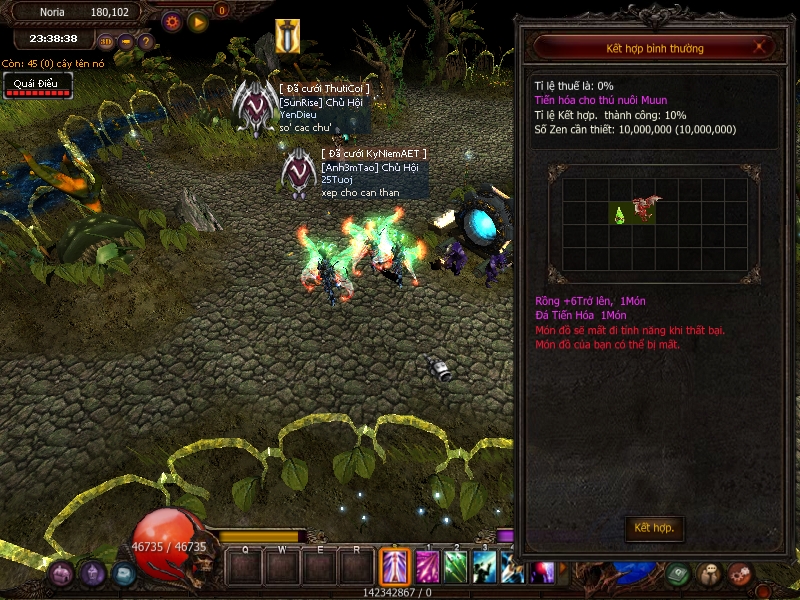Click the small minus button beside 3D
Screen dimensions: 800x600
tap(127, 42)
